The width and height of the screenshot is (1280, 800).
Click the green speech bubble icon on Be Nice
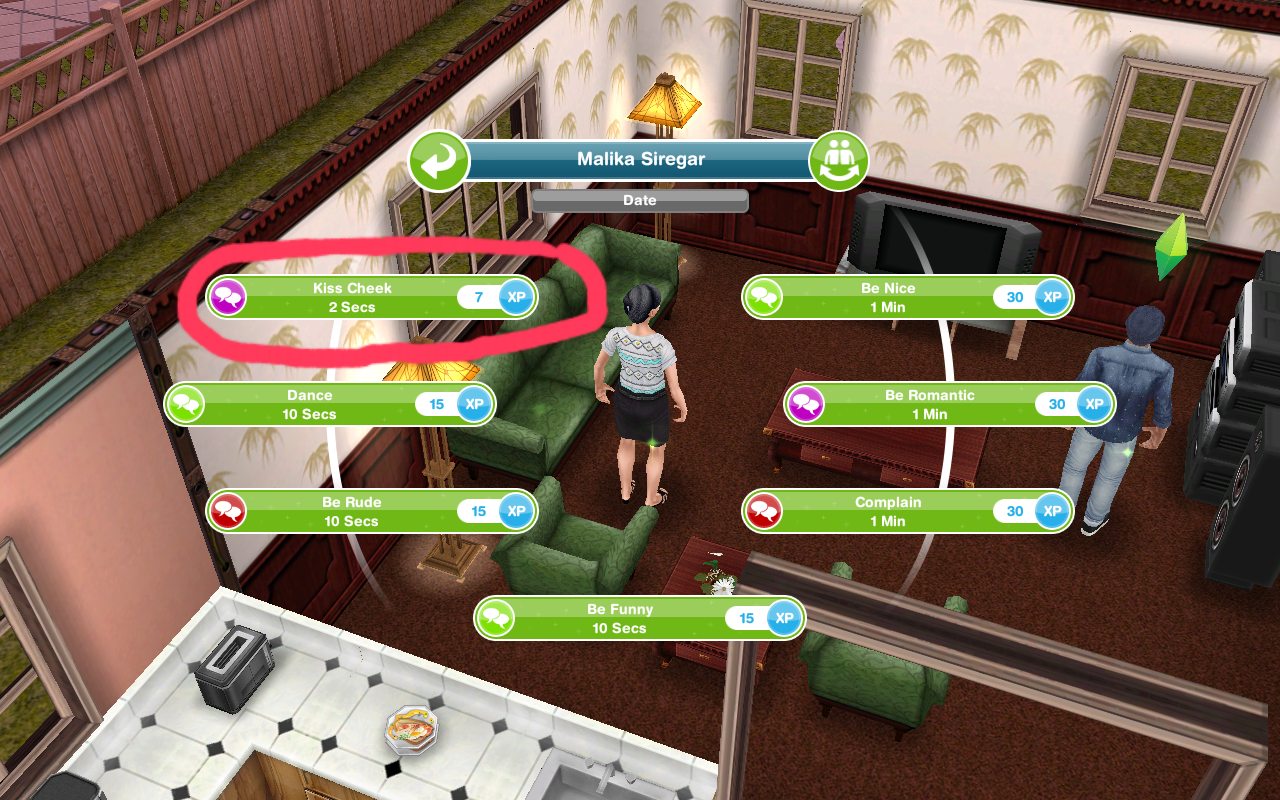(x=761, y=297)
